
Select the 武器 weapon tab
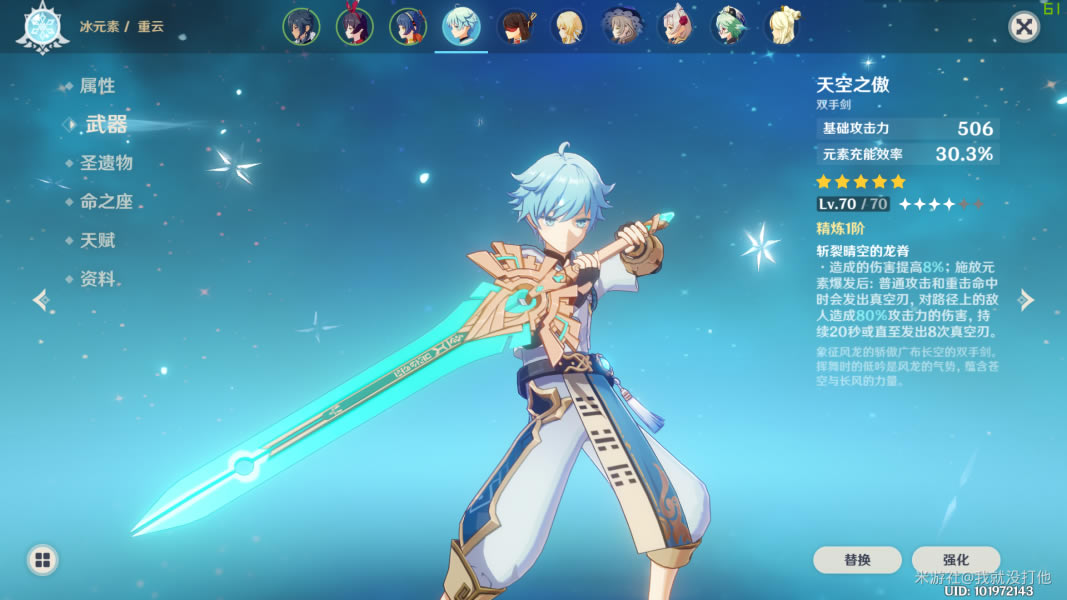pyautogui.click(x=105, y=124)
